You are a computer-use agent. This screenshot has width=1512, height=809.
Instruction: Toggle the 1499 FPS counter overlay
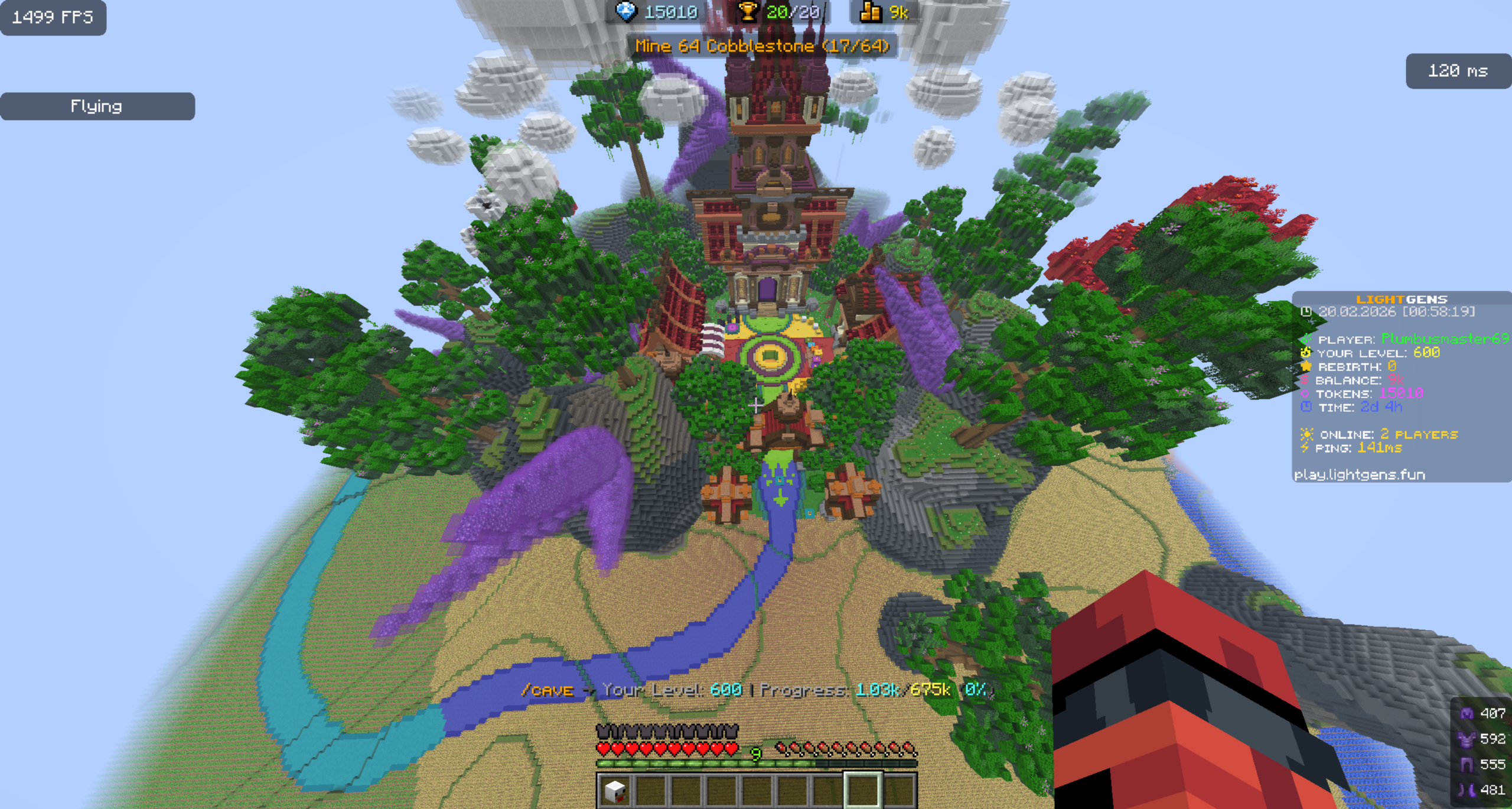coord(53,18)
